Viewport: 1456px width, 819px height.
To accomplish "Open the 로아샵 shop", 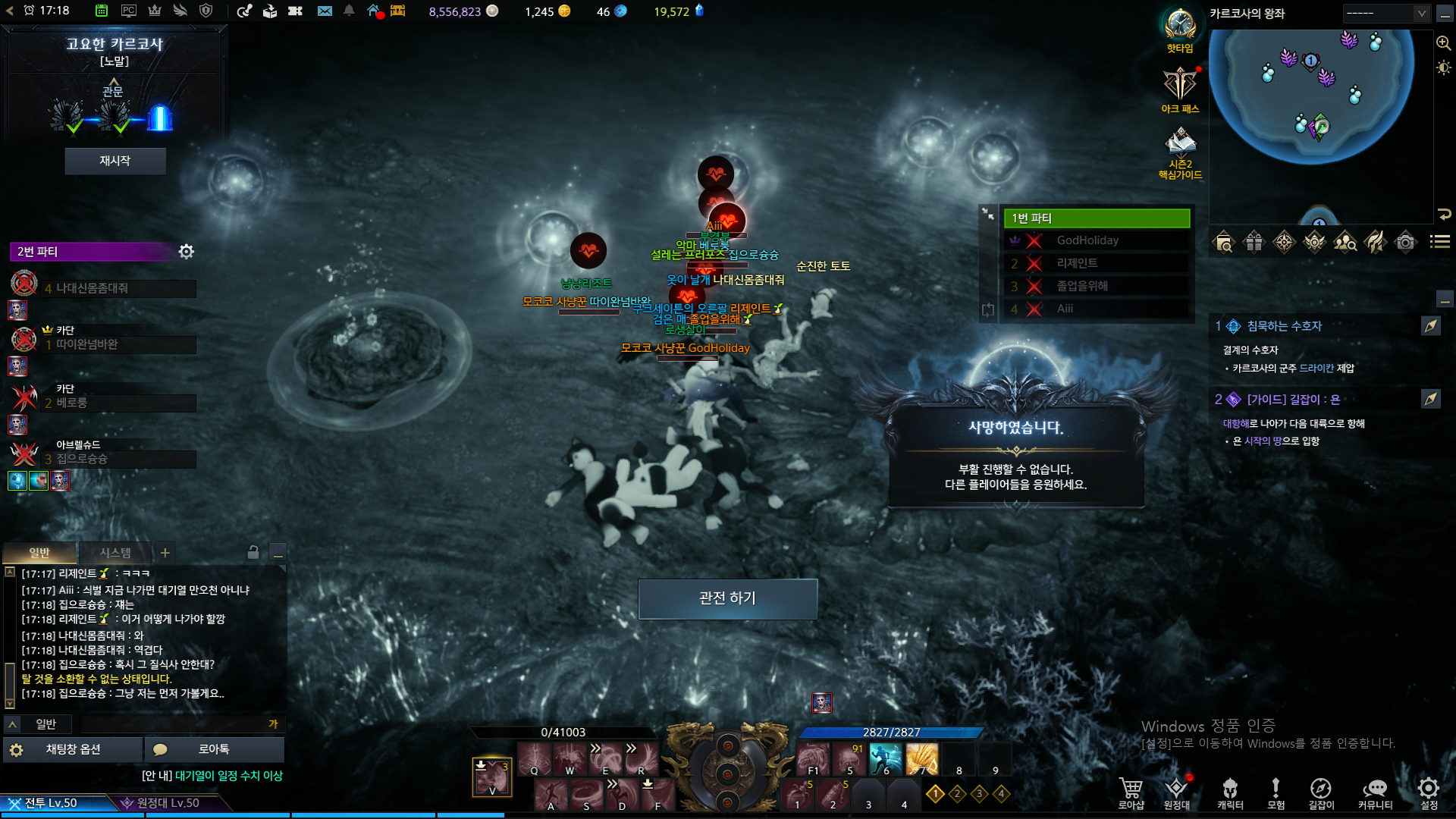I will (x=1131, y=792).
